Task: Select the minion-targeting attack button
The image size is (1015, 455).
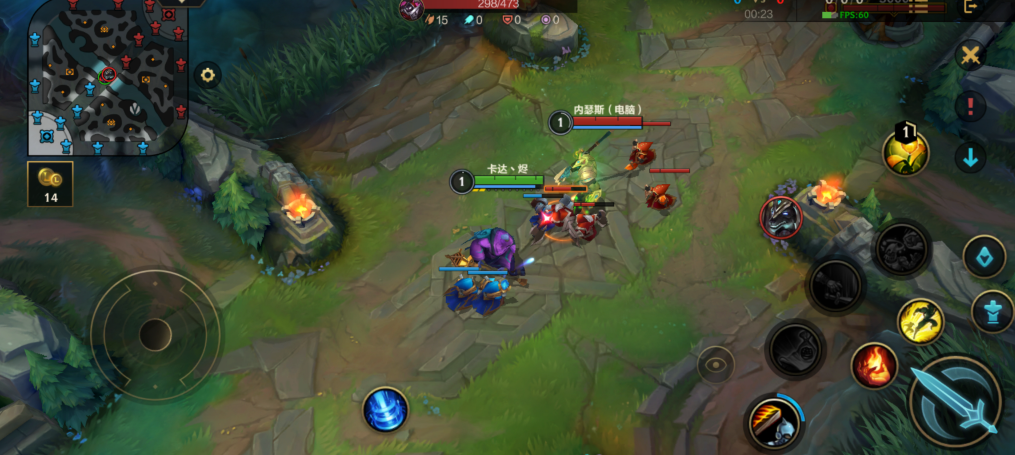Action: [x=984, y=258]
